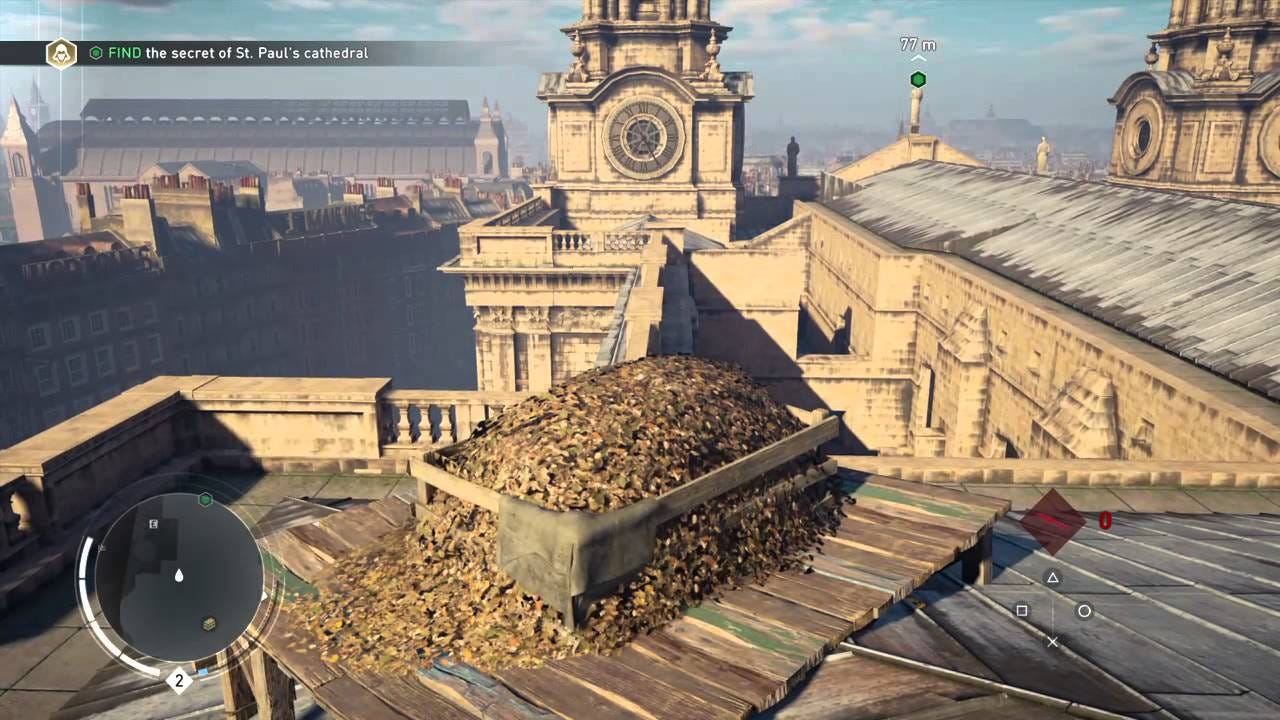This screenshot has width=1280, height=720.
Task: Select the Cross button prompt icon
Action: click(1052, 641)
